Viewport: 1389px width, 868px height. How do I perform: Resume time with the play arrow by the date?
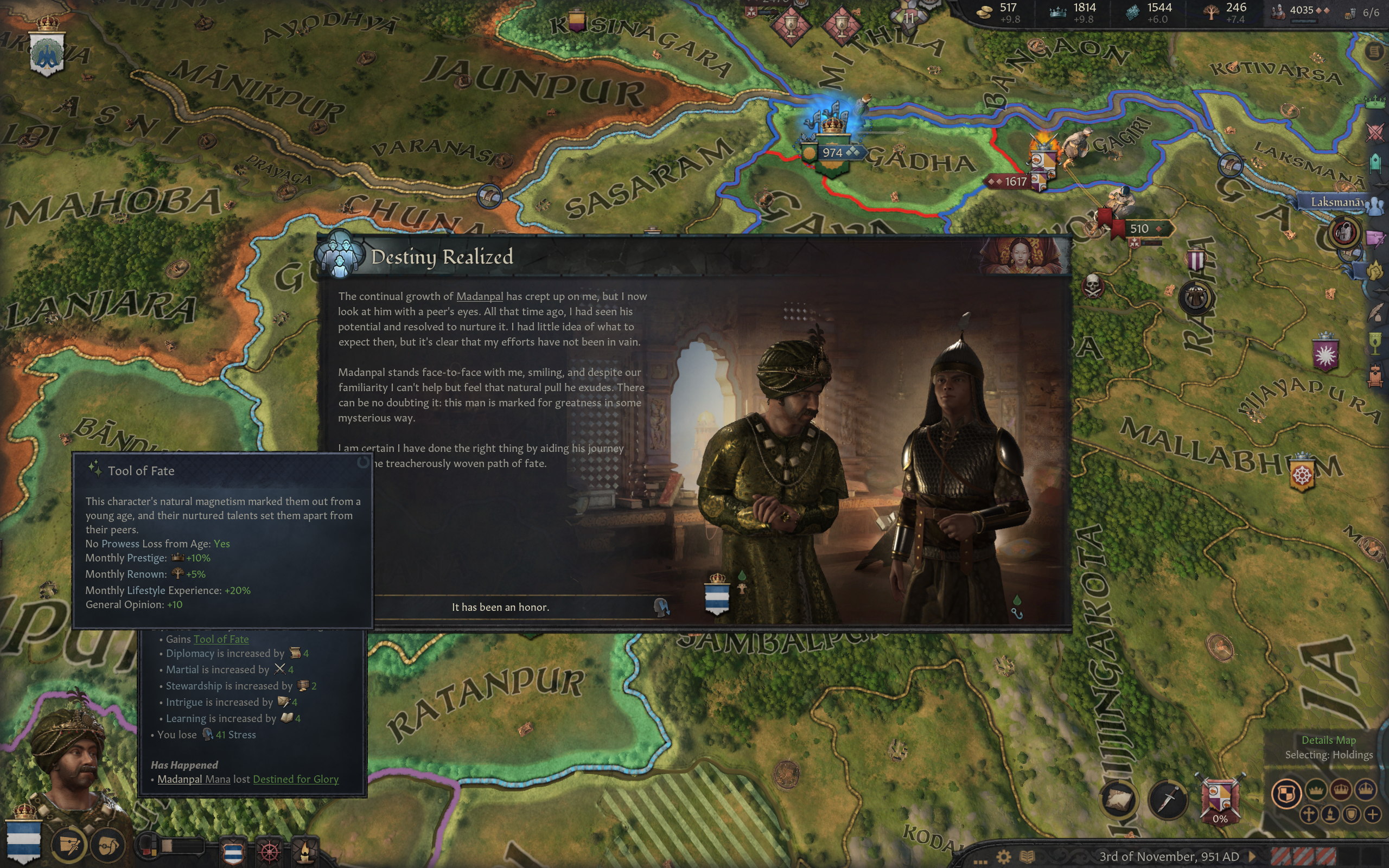(1252, 857)
